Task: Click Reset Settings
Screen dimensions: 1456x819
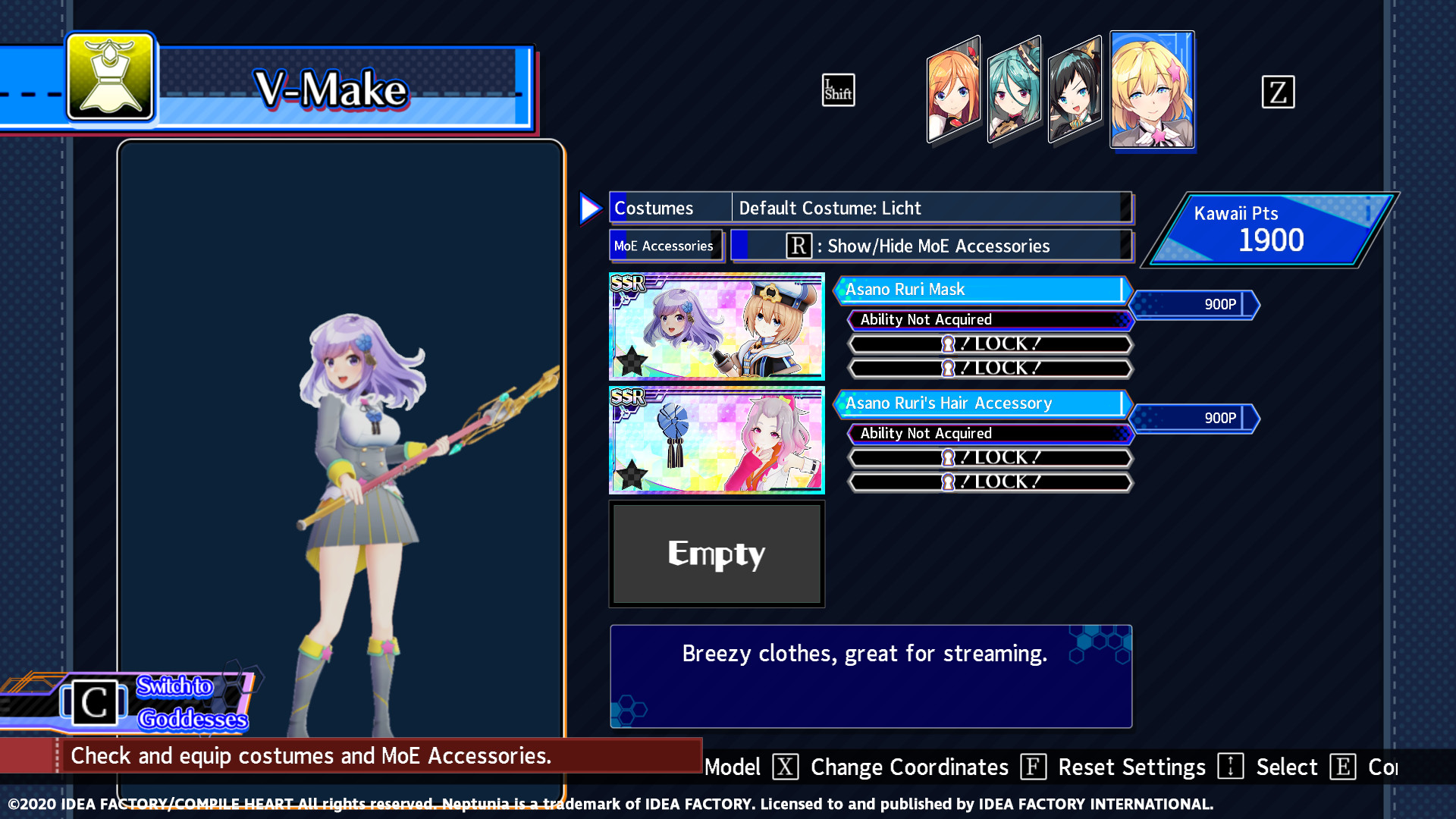Action: click(1132, 767)
